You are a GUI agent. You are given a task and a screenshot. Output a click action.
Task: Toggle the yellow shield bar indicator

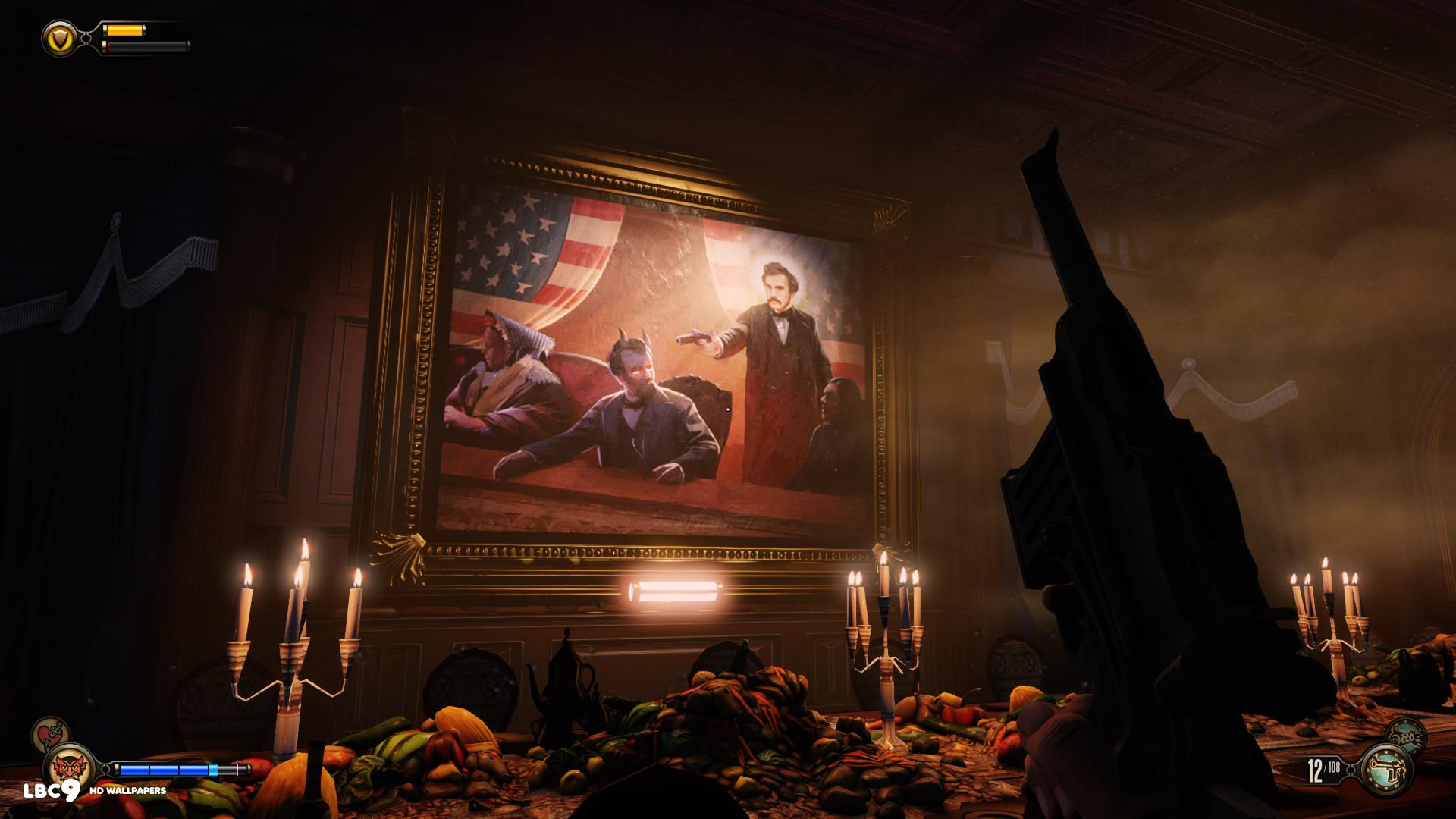(125, 32)
